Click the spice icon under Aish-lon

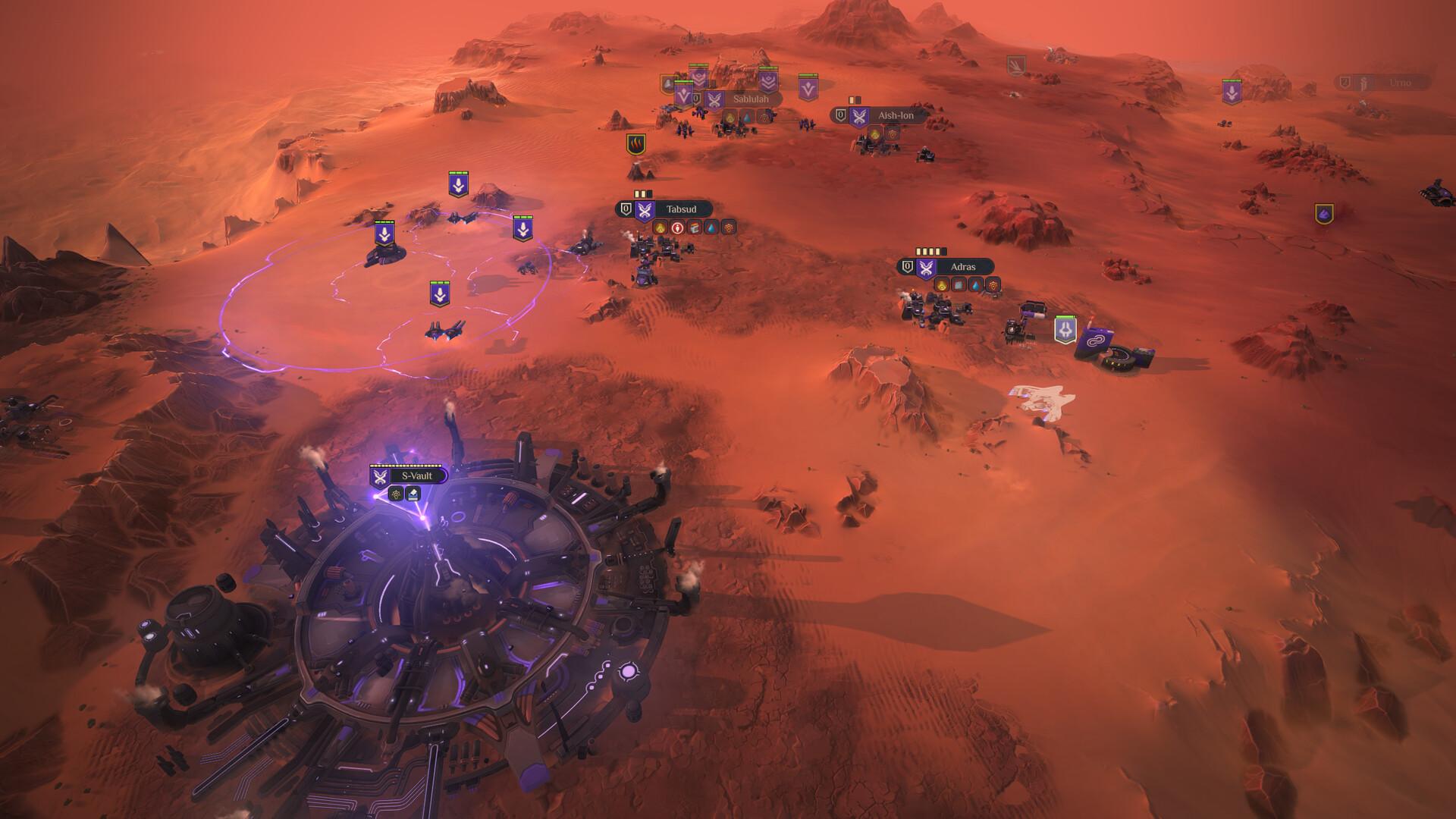(875, 135)
